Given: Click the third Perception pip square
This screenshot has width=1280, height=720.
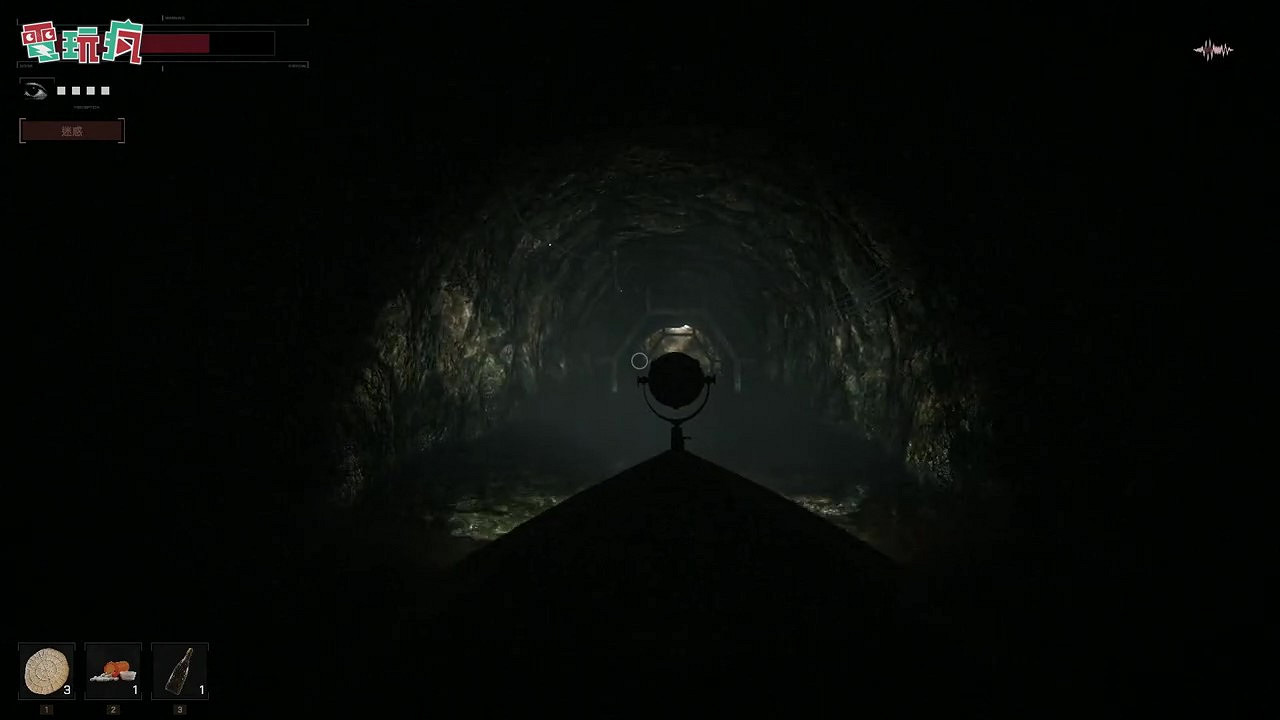Looking at the screenshot, I should pos(90,90).
